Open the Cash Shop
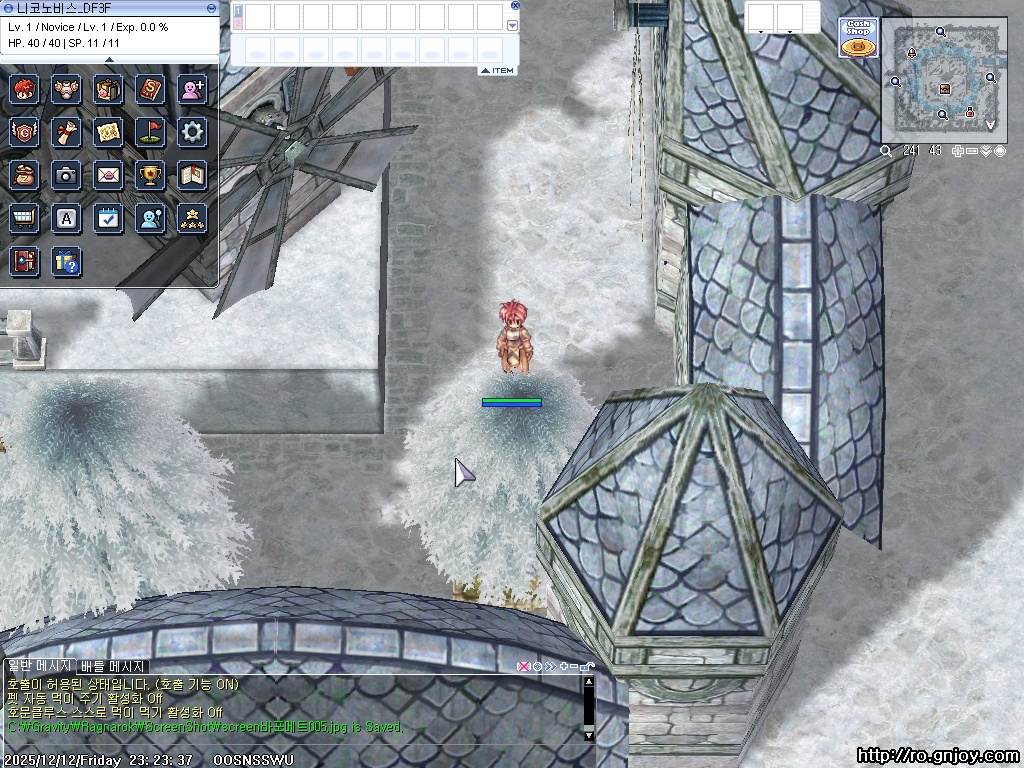The height and width of the screenshot is (768, 1024). pyautogui.click(x=858, y=39)
